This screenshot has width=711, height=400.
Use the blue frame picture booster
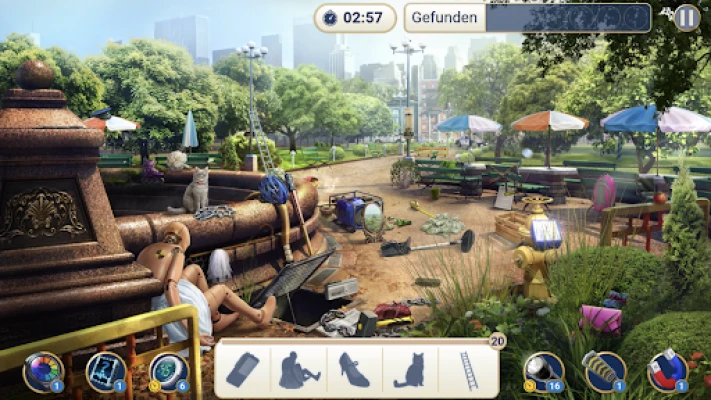click(x=106, y=371)
